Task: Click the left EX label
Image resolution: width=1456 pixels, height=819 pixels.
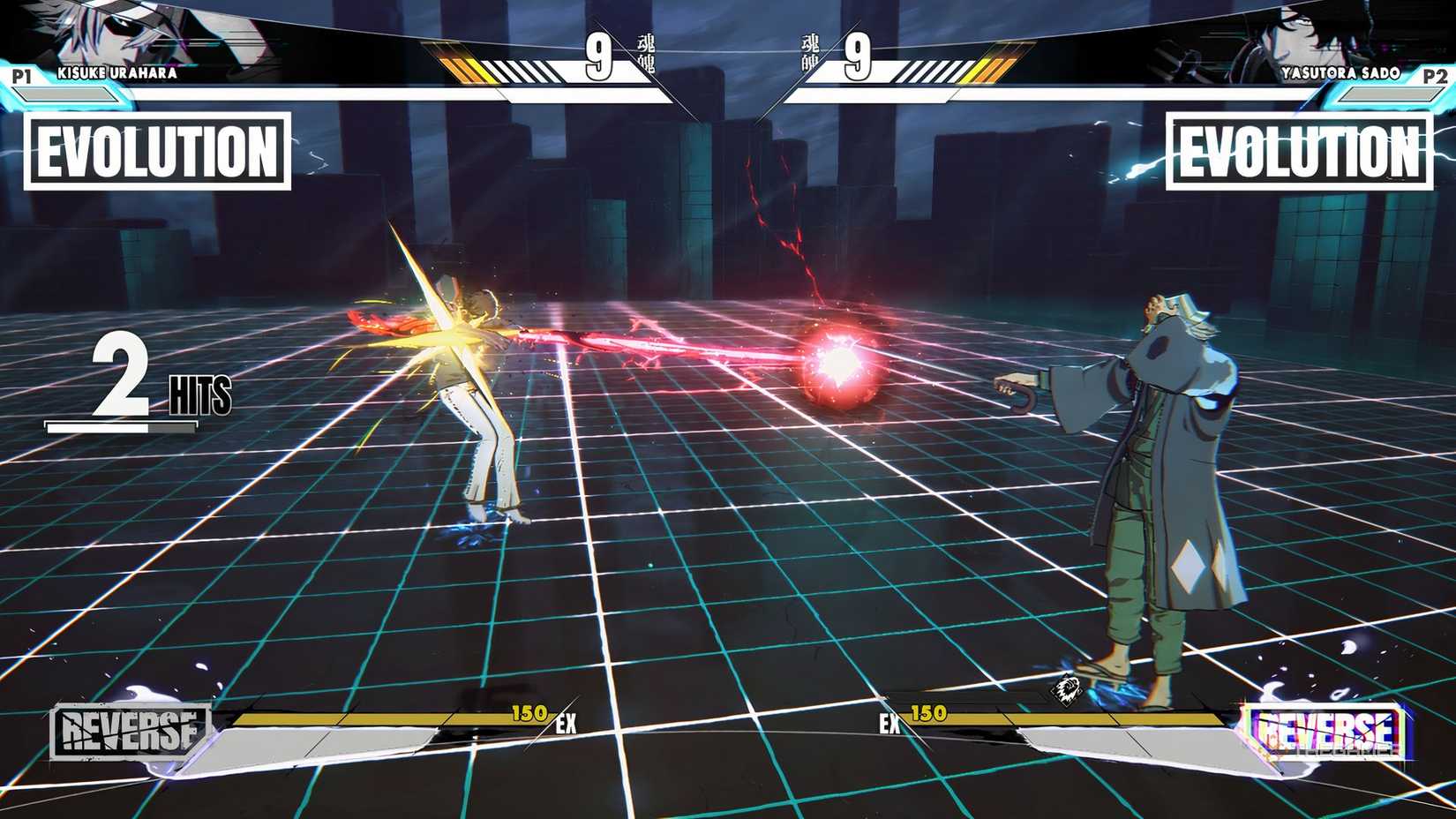Action: 566,725
